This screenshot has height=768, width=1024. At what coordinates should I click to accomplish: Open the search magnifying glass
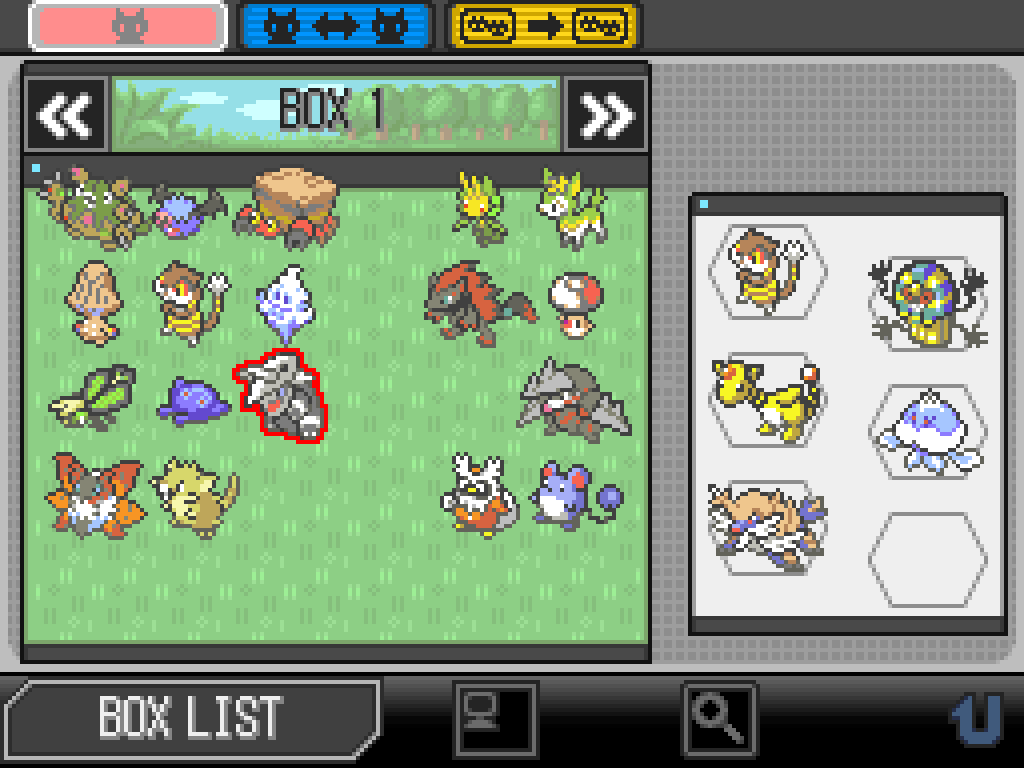point(720,716)
